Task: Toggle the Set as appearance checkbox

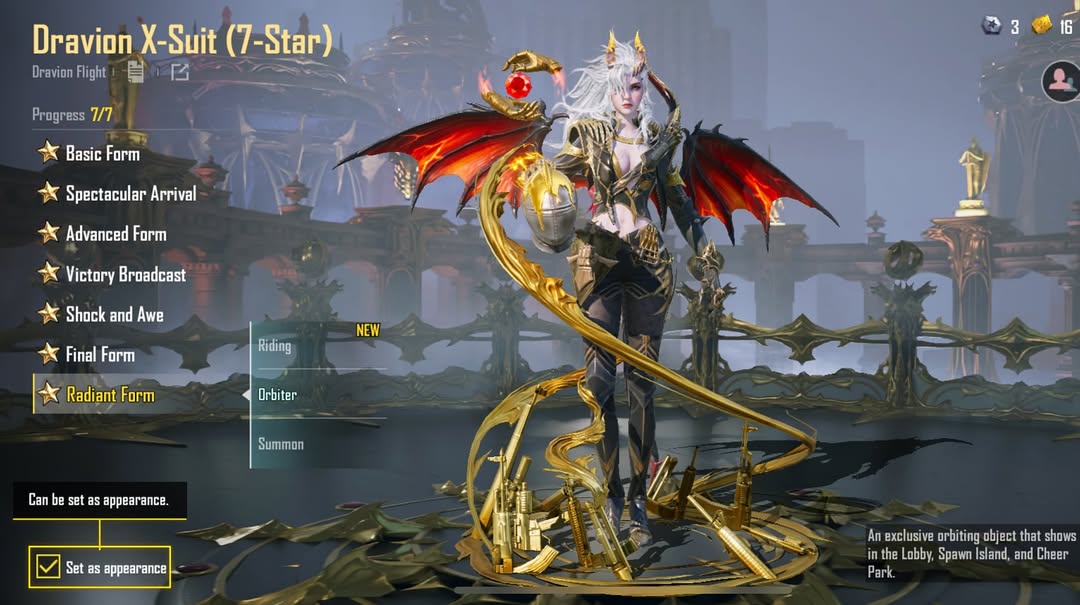Action: pos(47,567)
